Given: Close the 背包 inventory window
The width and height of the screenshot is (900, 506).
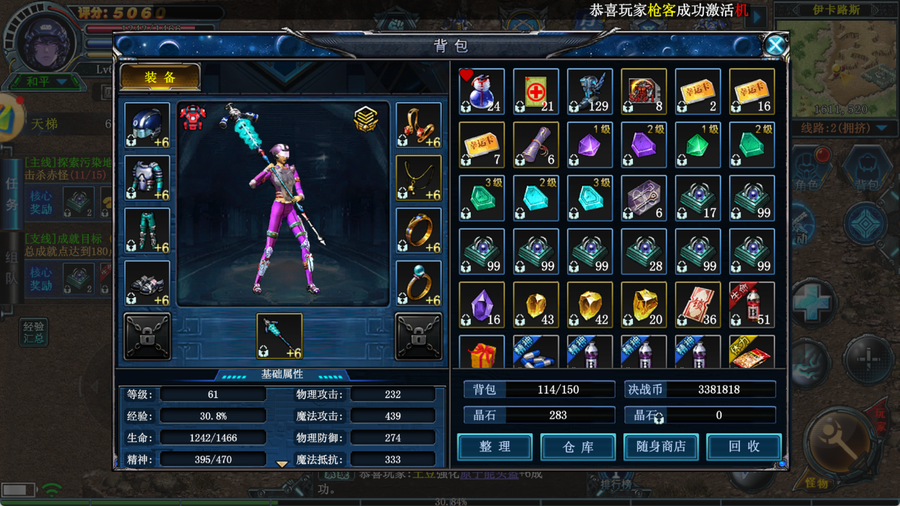Looking at the screenshot, I should (775, 45).
